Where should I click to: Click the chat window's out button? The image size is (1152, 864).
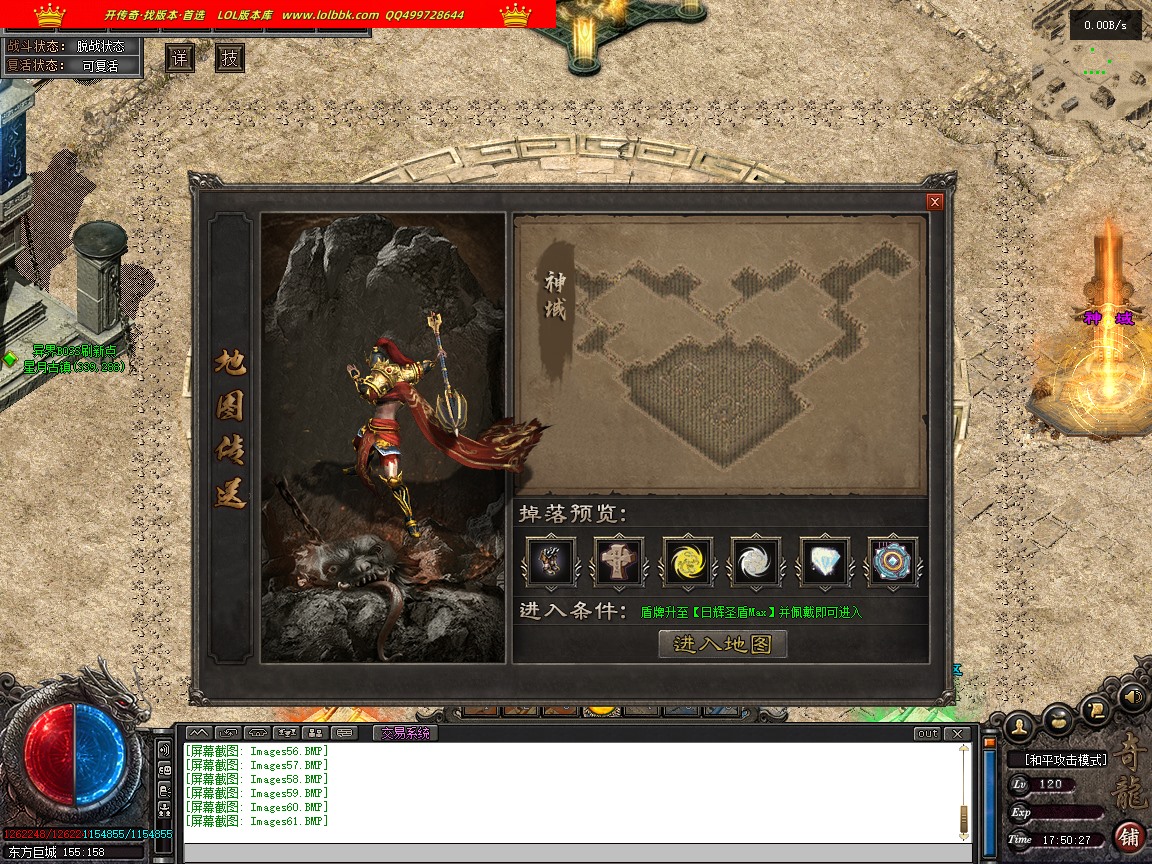(x=927, y=734)
